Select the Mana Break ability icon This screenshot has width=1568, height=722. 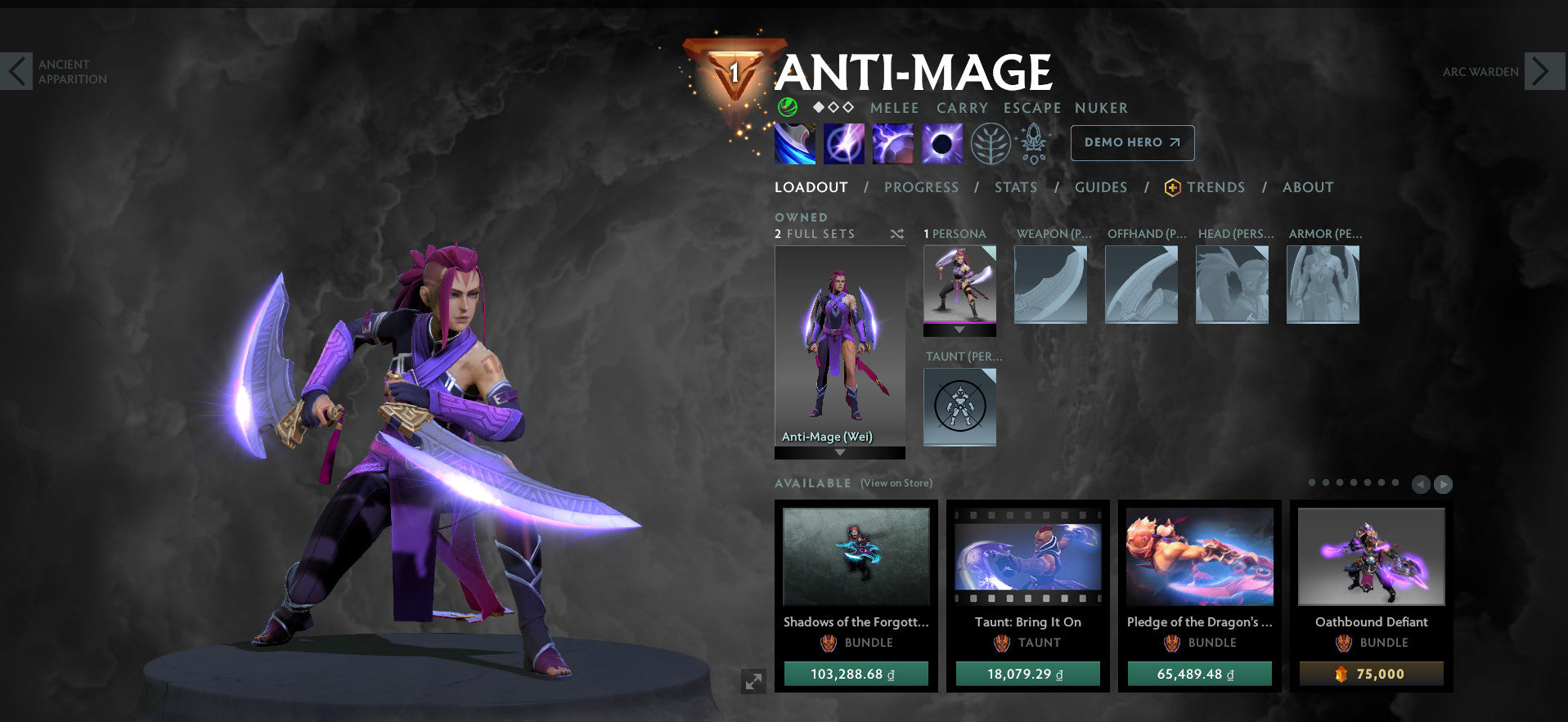794,143
